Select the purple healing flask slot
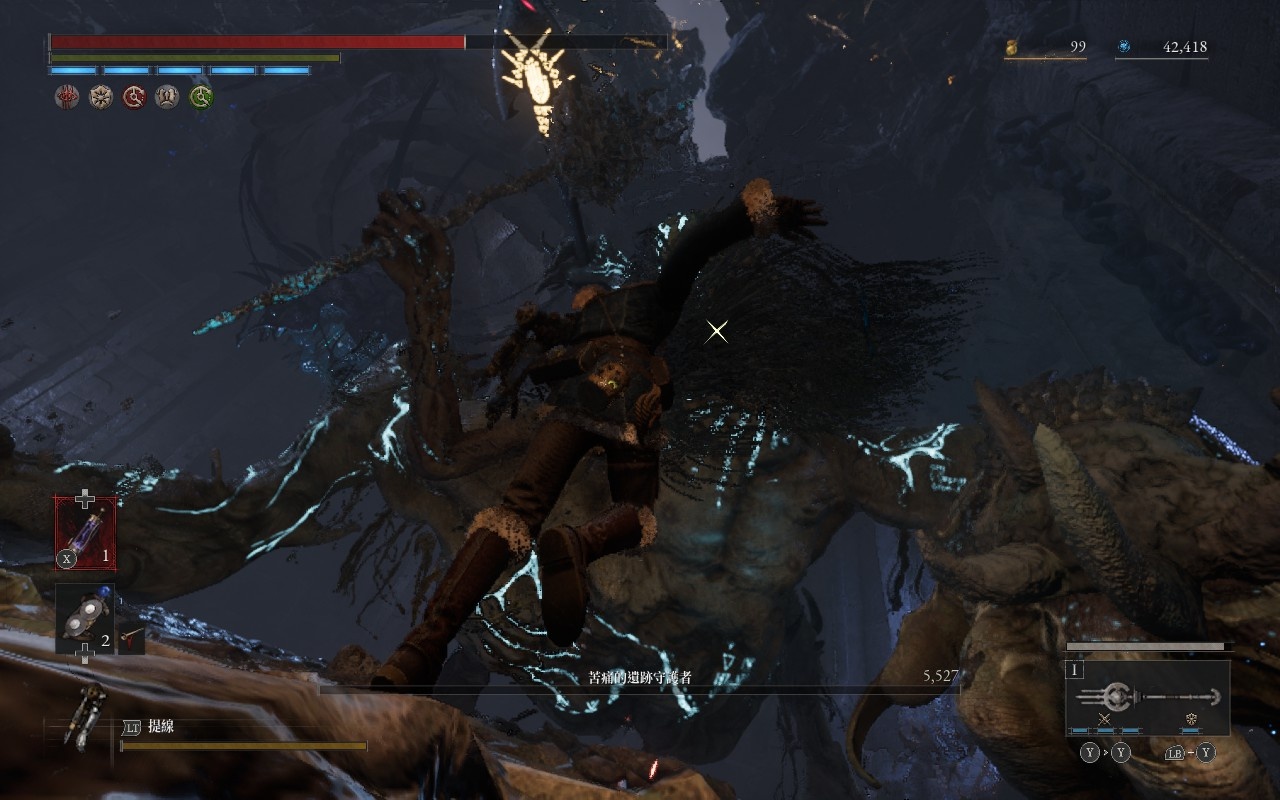Viewport: 1280px width, 800px height. pyautogui.click(x=85, y=533)
